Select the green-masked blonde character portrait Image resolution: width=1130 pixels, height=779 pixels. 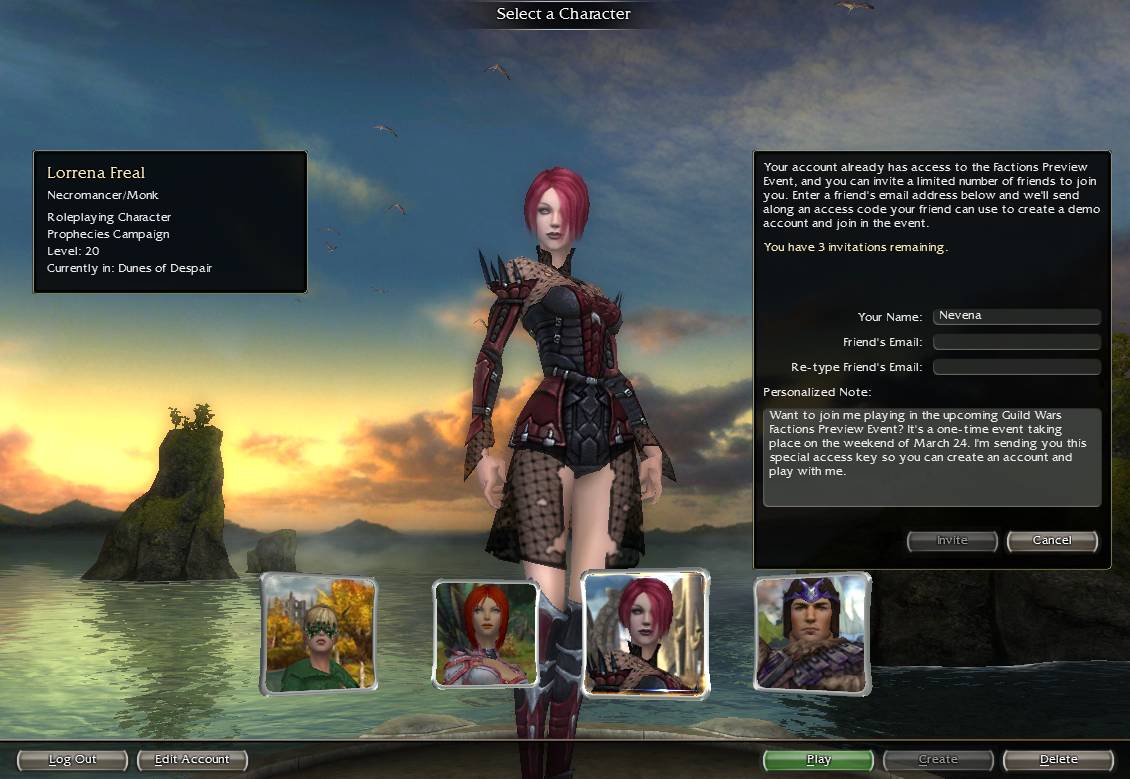coord(319,633)
